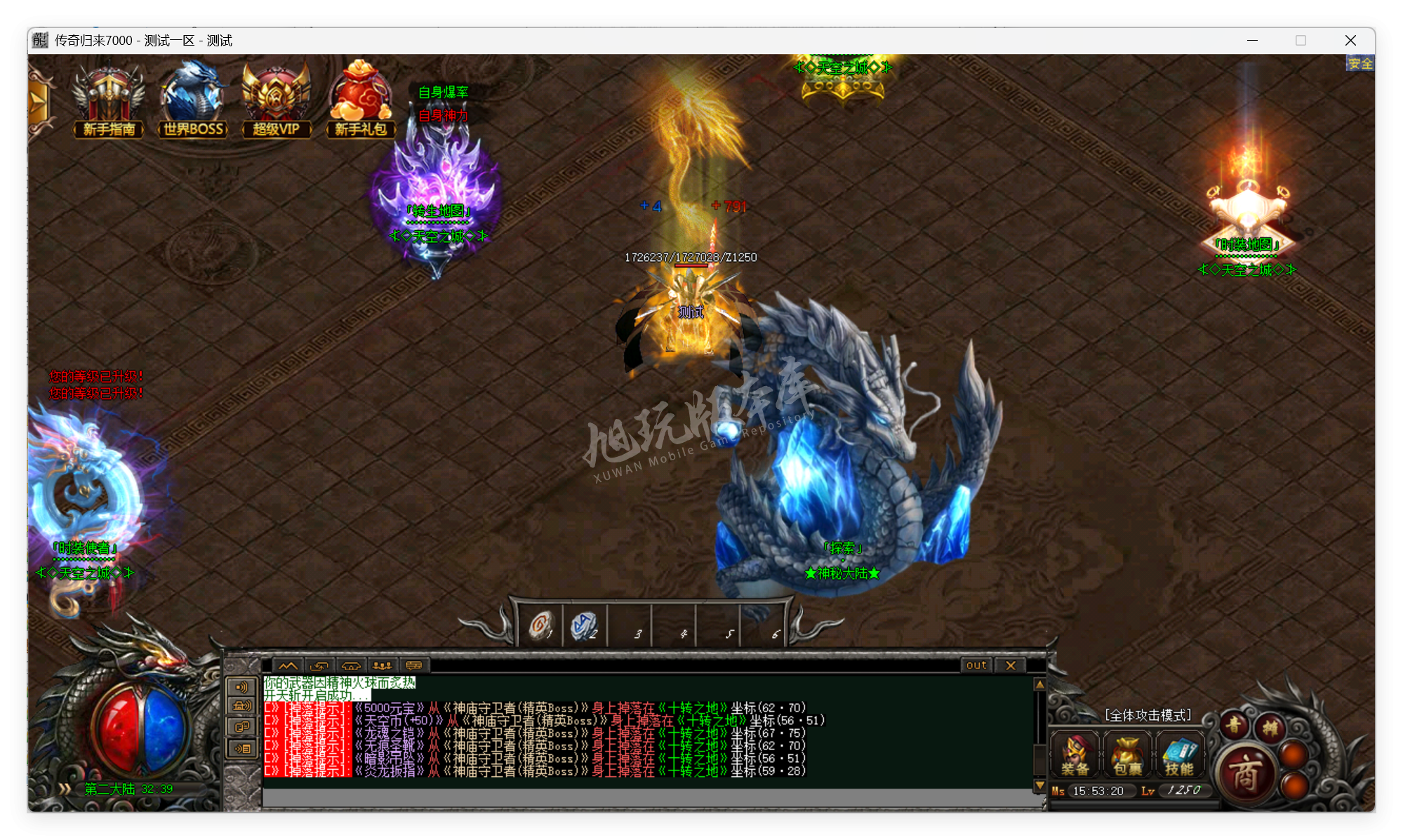Click the 第二大陆 minimap display
The image size is (1403, 840).
pyautogui.click(x=129, y=788)
